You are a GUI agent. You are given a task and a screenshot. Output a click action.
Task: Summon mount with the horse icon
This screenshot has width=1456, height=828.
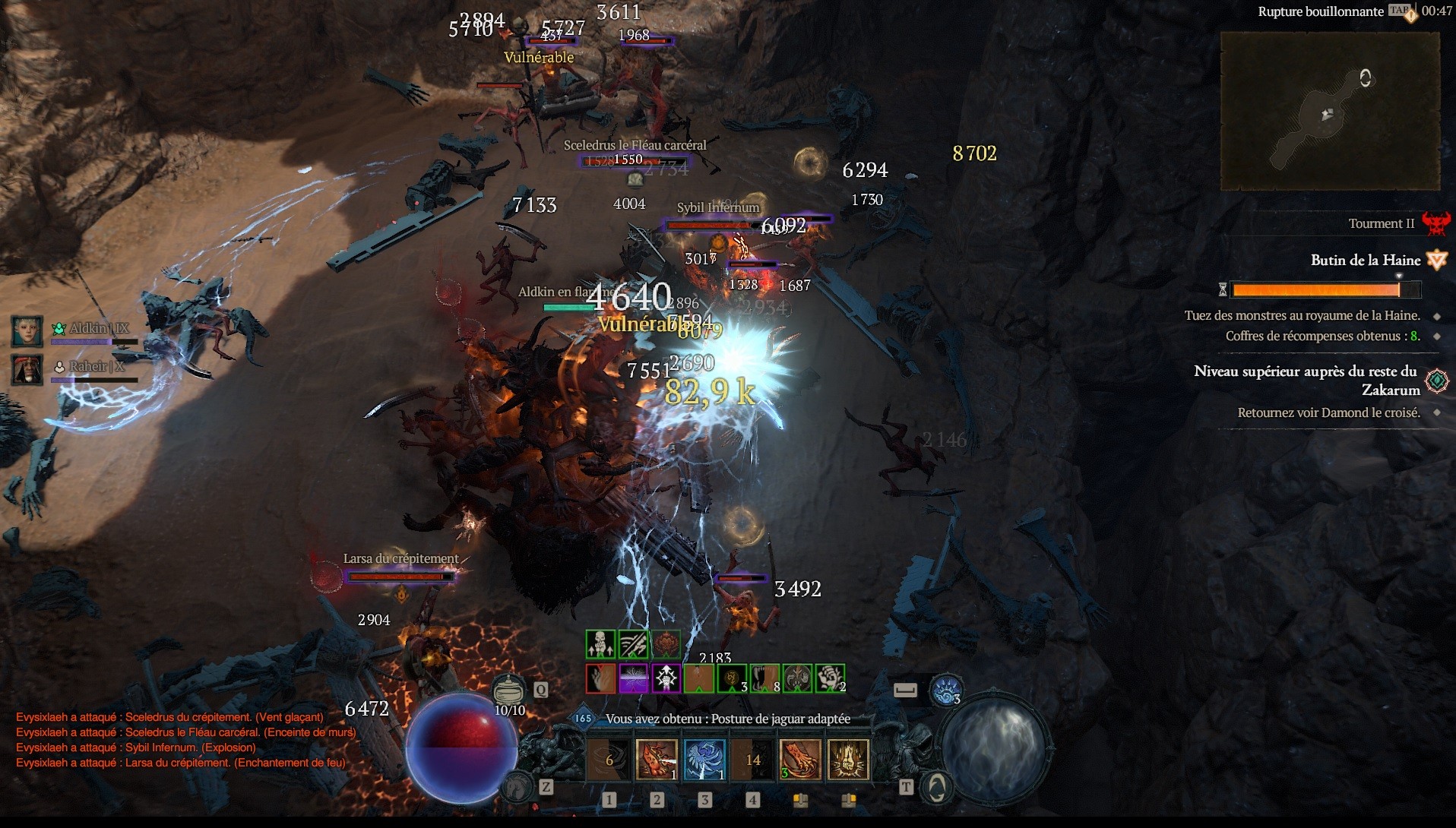[519, 786]
